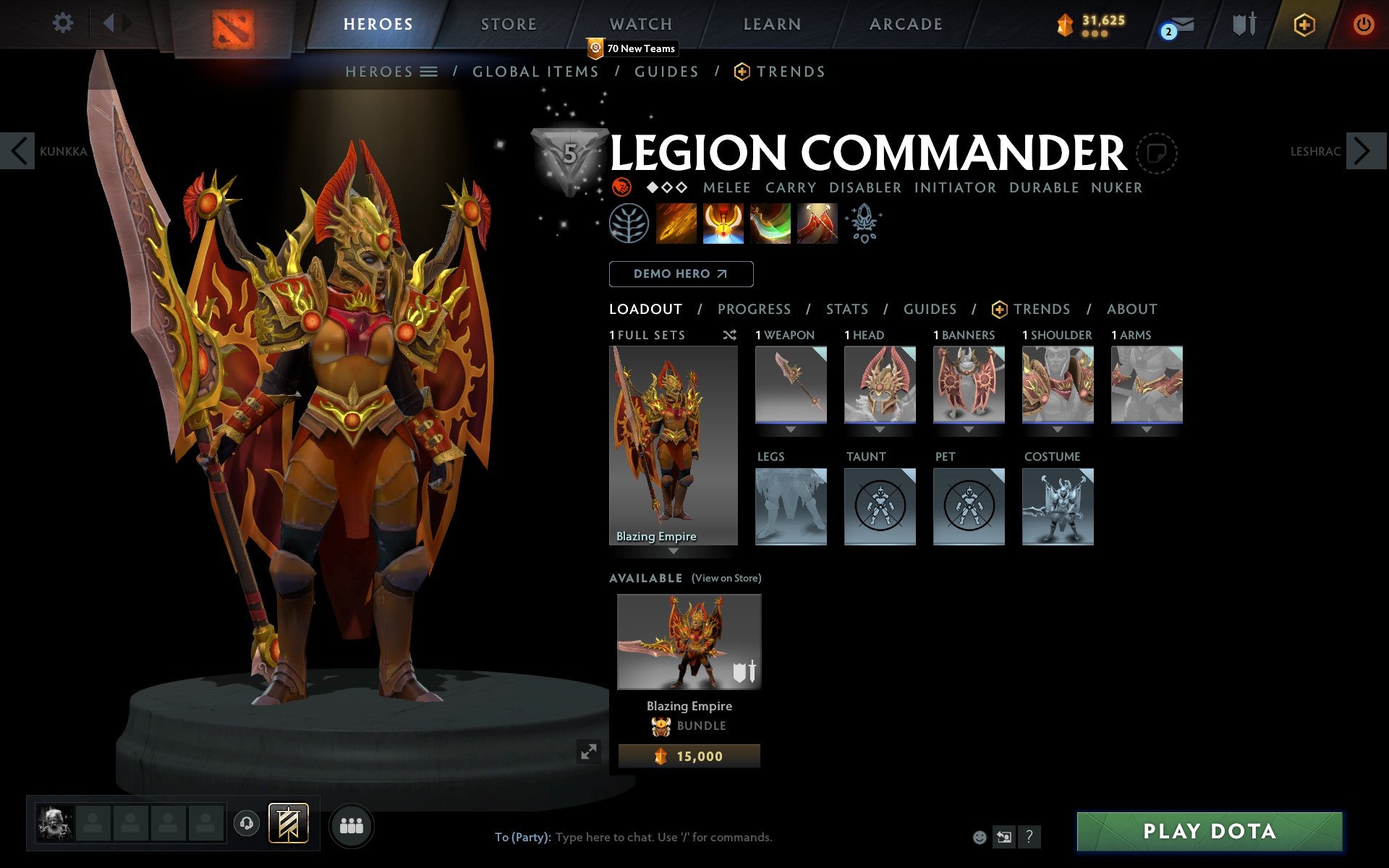Open the Arcade menu item
The height and width of the screenshot is (868, 1389).
(905, 23)
